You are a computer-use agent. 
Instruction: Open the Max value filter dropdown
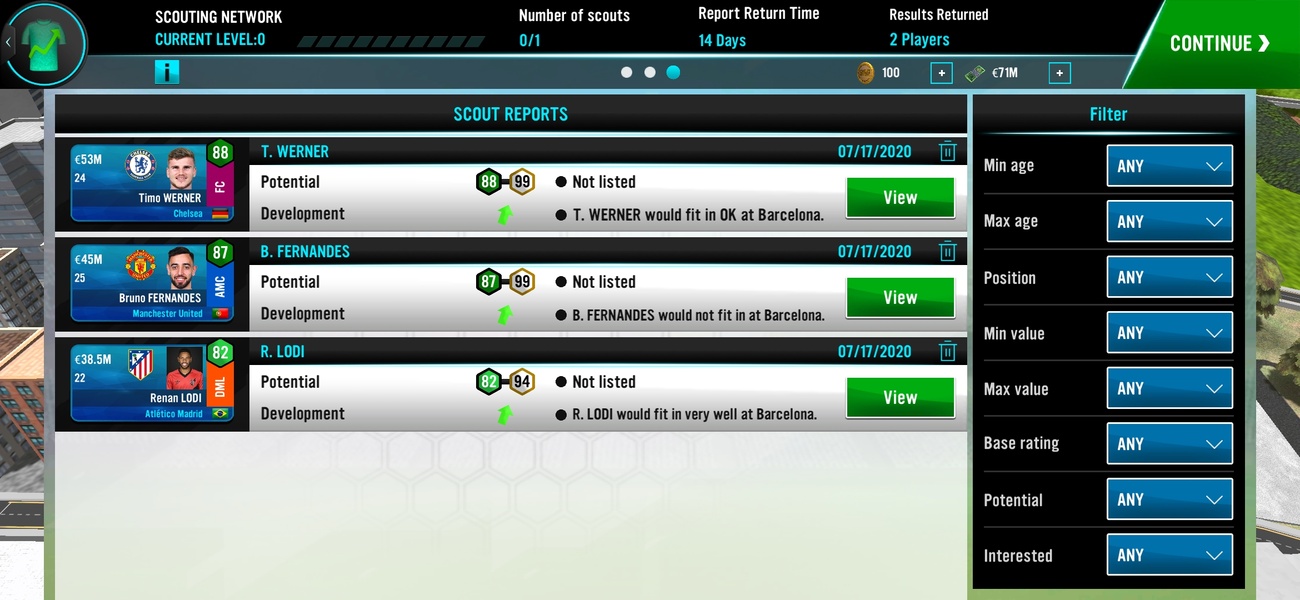point(1169,388)
